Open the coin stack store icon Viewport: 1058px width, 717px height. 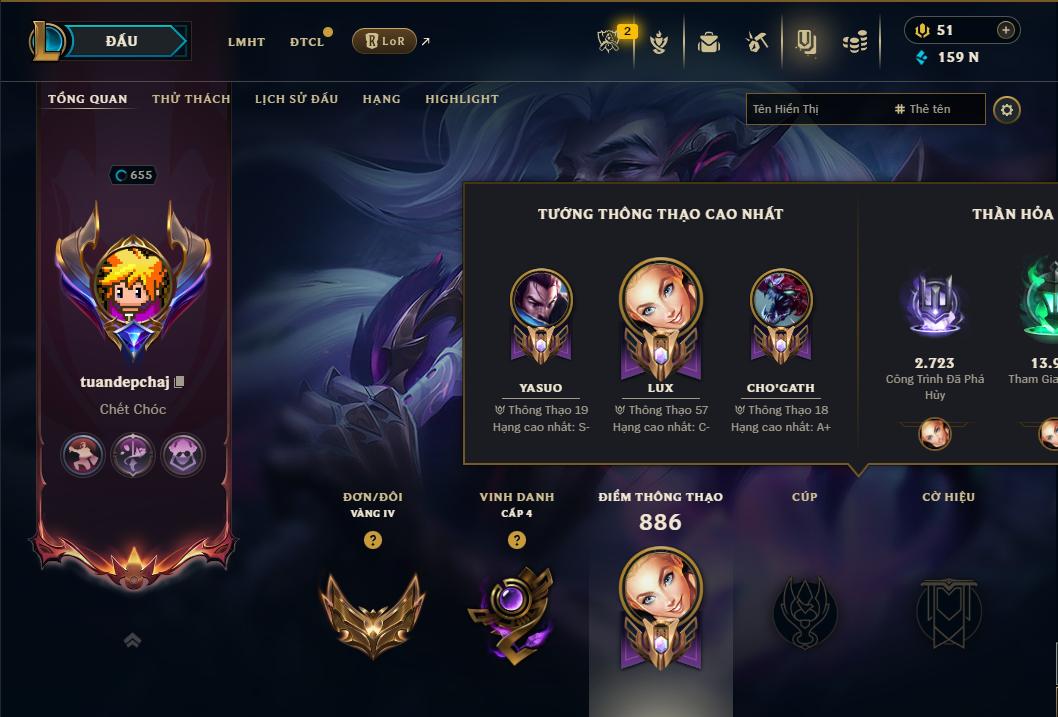(x=854, y=42)
